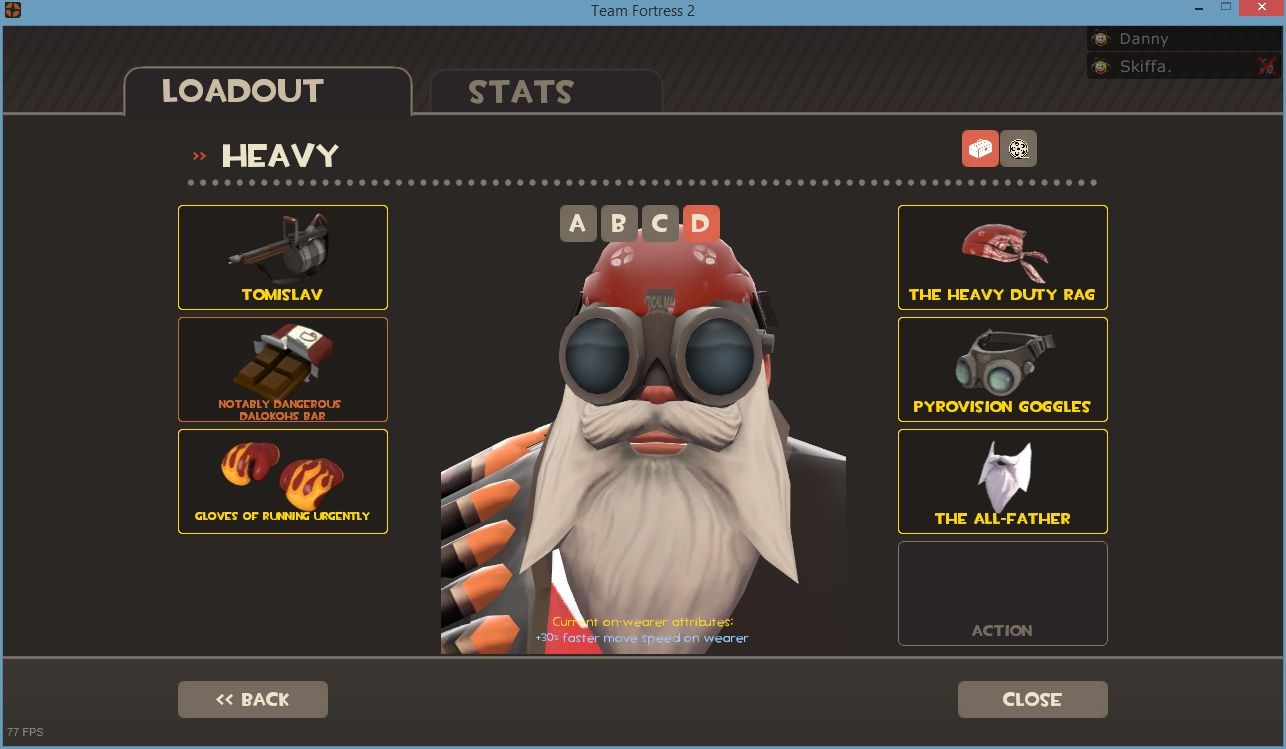The image size is (1286, 749).
Task: Select the Tomislav primary weapon slot
Action: [x=282, y=257]
